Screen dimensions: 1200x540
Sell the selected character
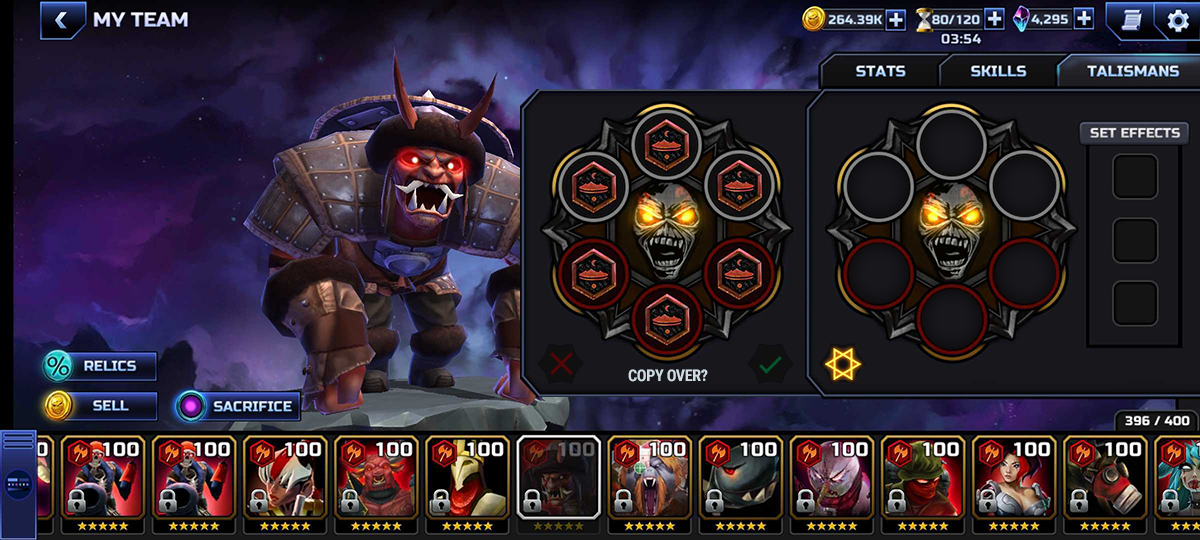[x=100, y=406]
